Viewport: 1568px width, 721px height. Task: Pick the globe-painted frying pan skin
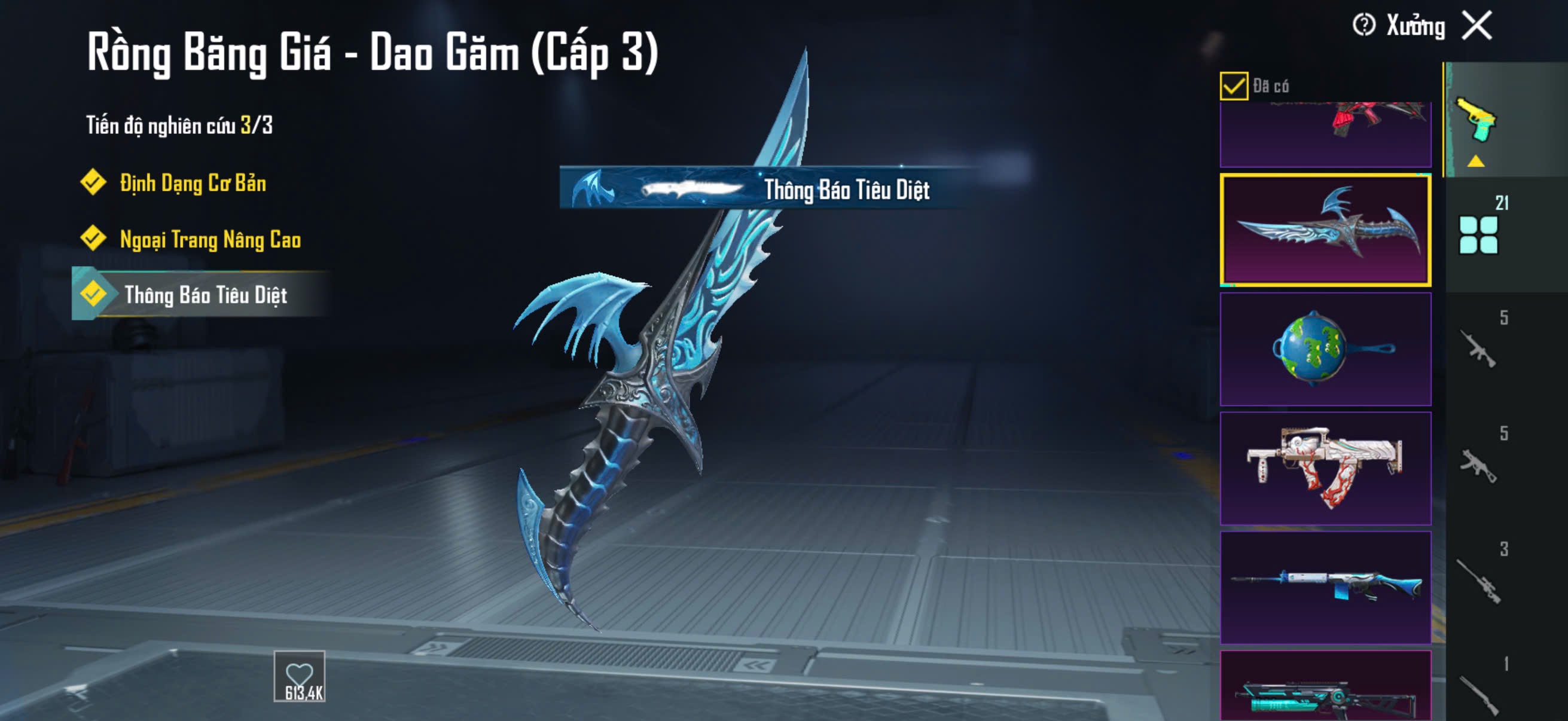pos(1325,349)
